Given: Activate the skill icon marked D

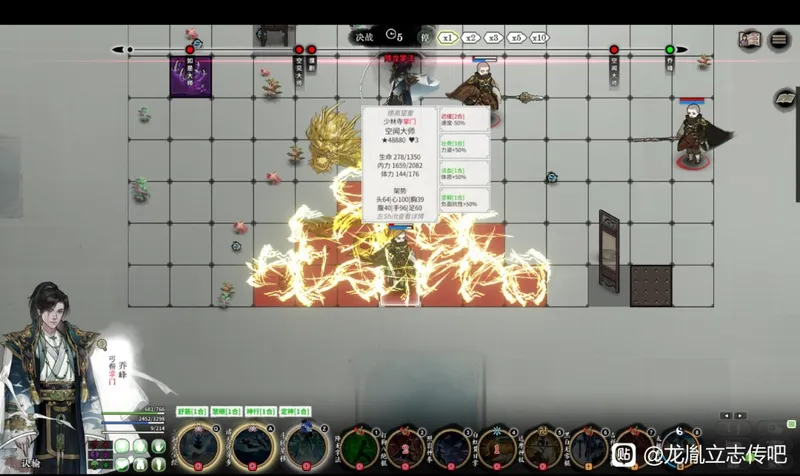Looking at the screenshot, I should click(196, 447).
